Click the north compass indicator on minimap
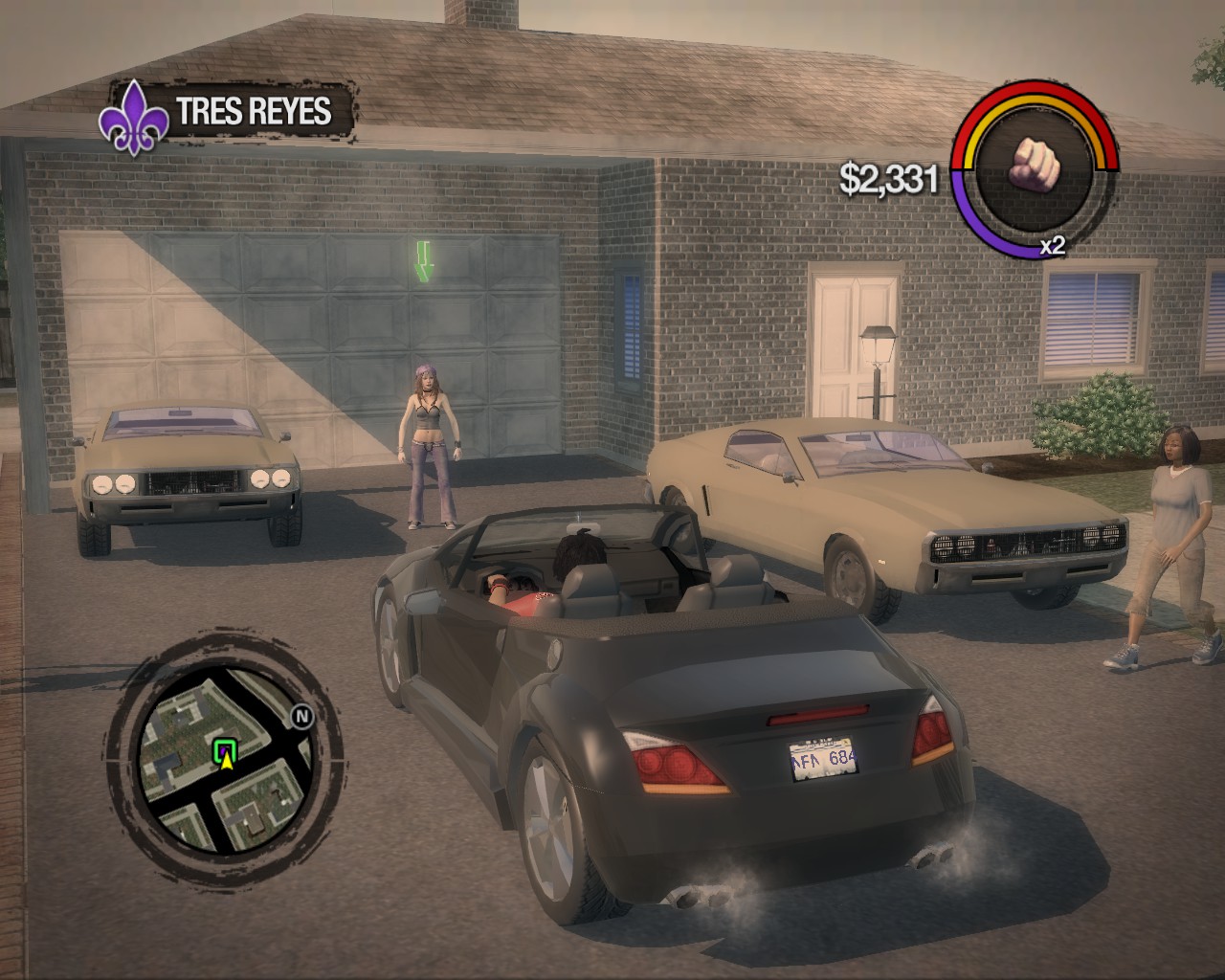 coord(301,715)
